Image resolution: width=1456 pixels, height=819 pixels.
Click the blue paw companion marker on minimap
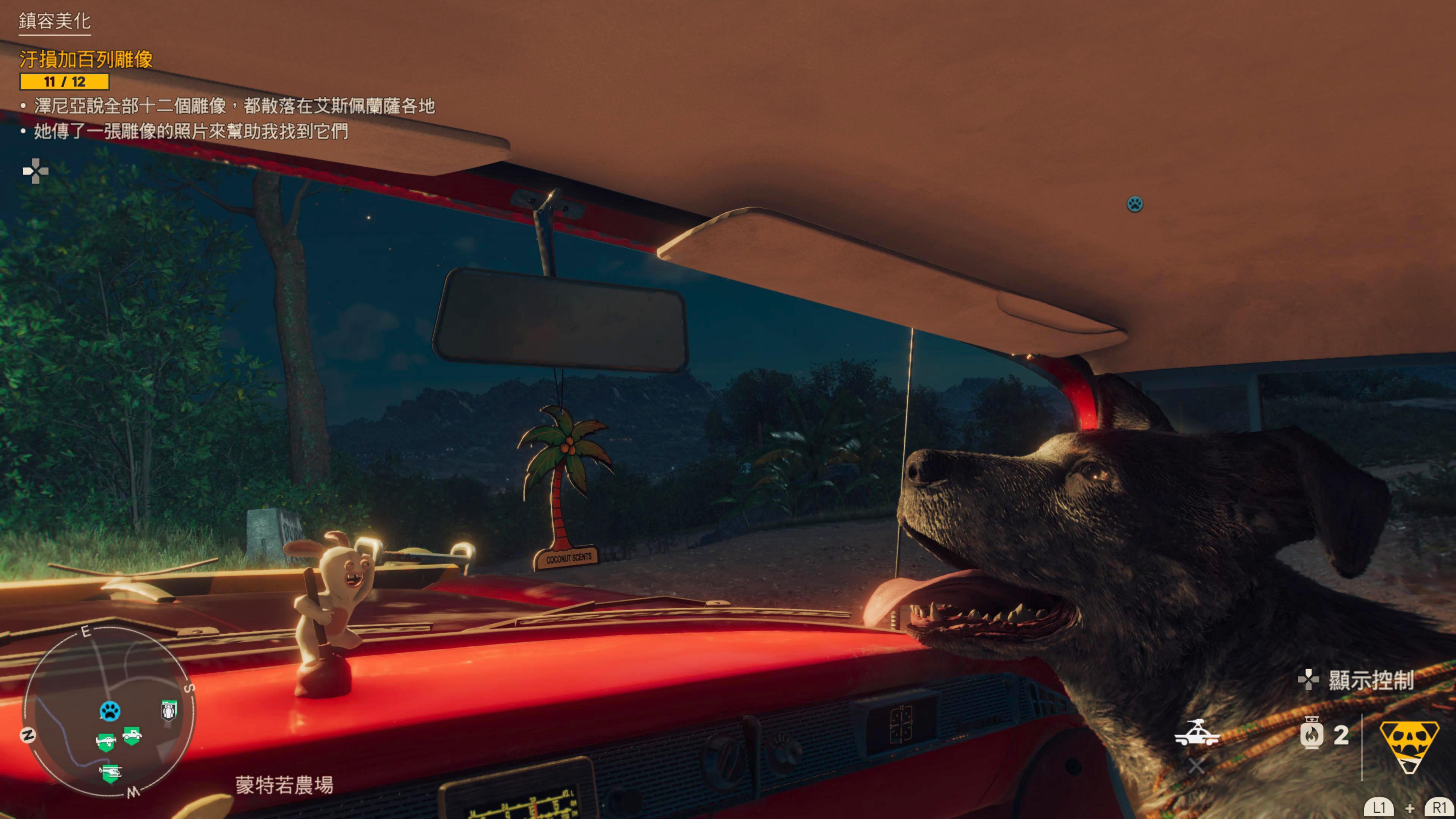coord(110,711)
